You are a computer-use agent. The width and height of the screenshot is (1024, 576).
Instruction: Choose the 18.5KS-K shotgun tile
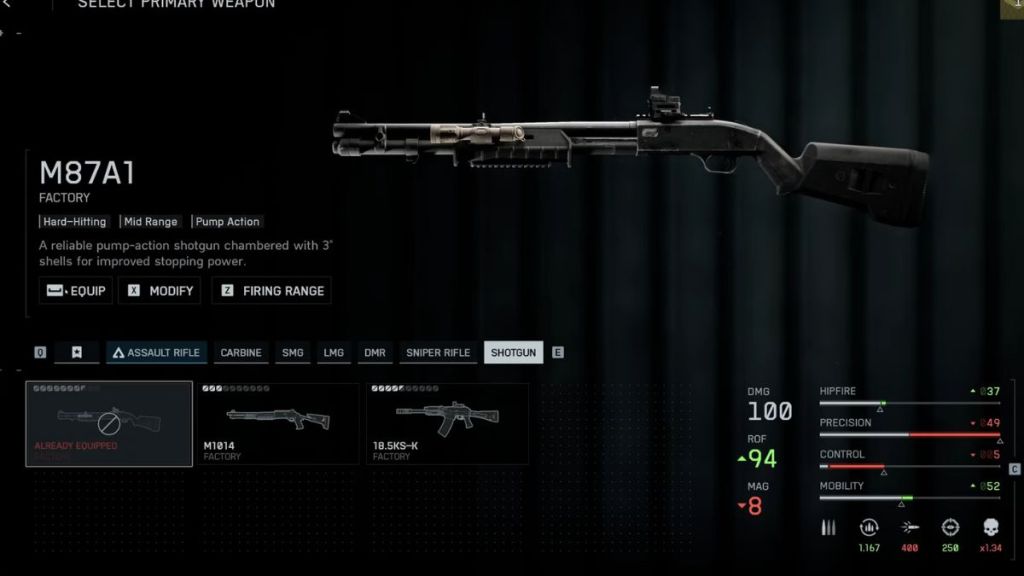click(447, 424)
